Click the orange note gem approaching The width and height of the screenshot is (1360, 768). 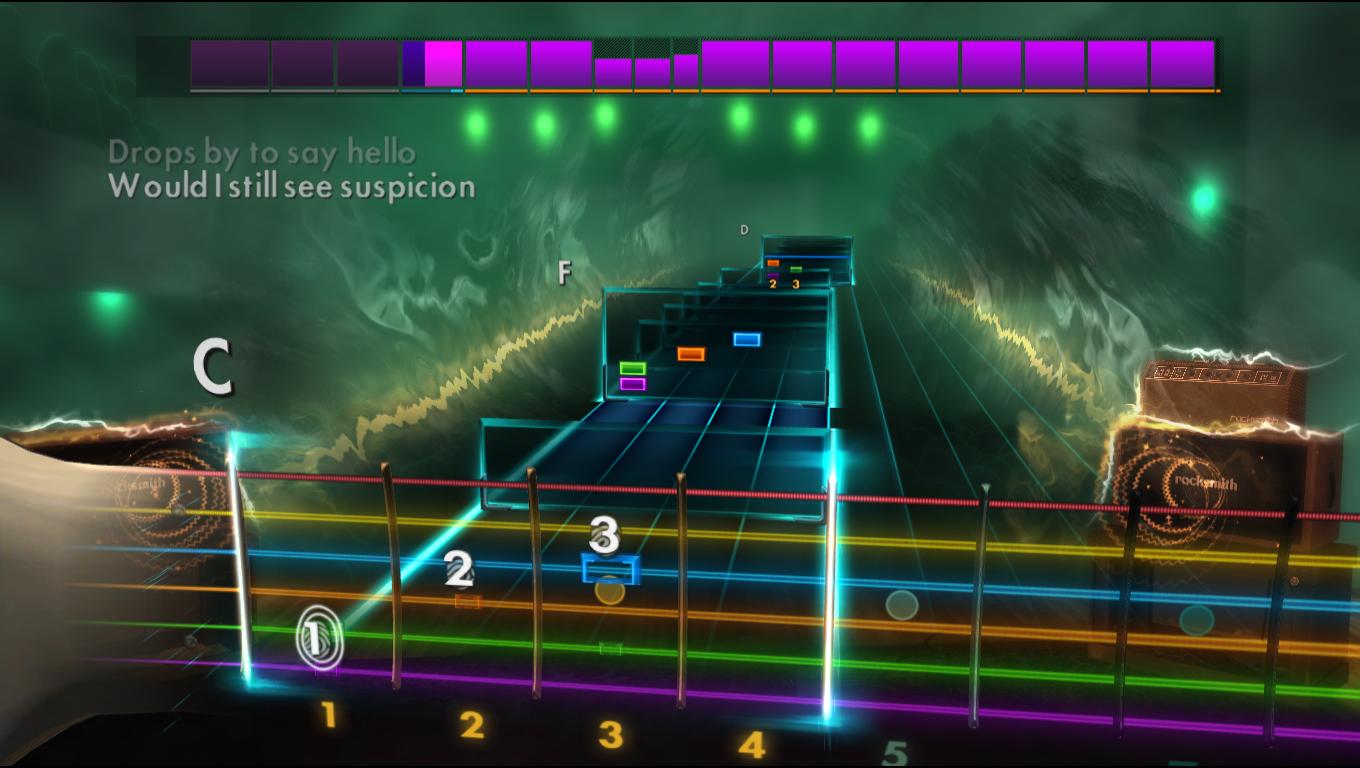(x=689, y=352)
